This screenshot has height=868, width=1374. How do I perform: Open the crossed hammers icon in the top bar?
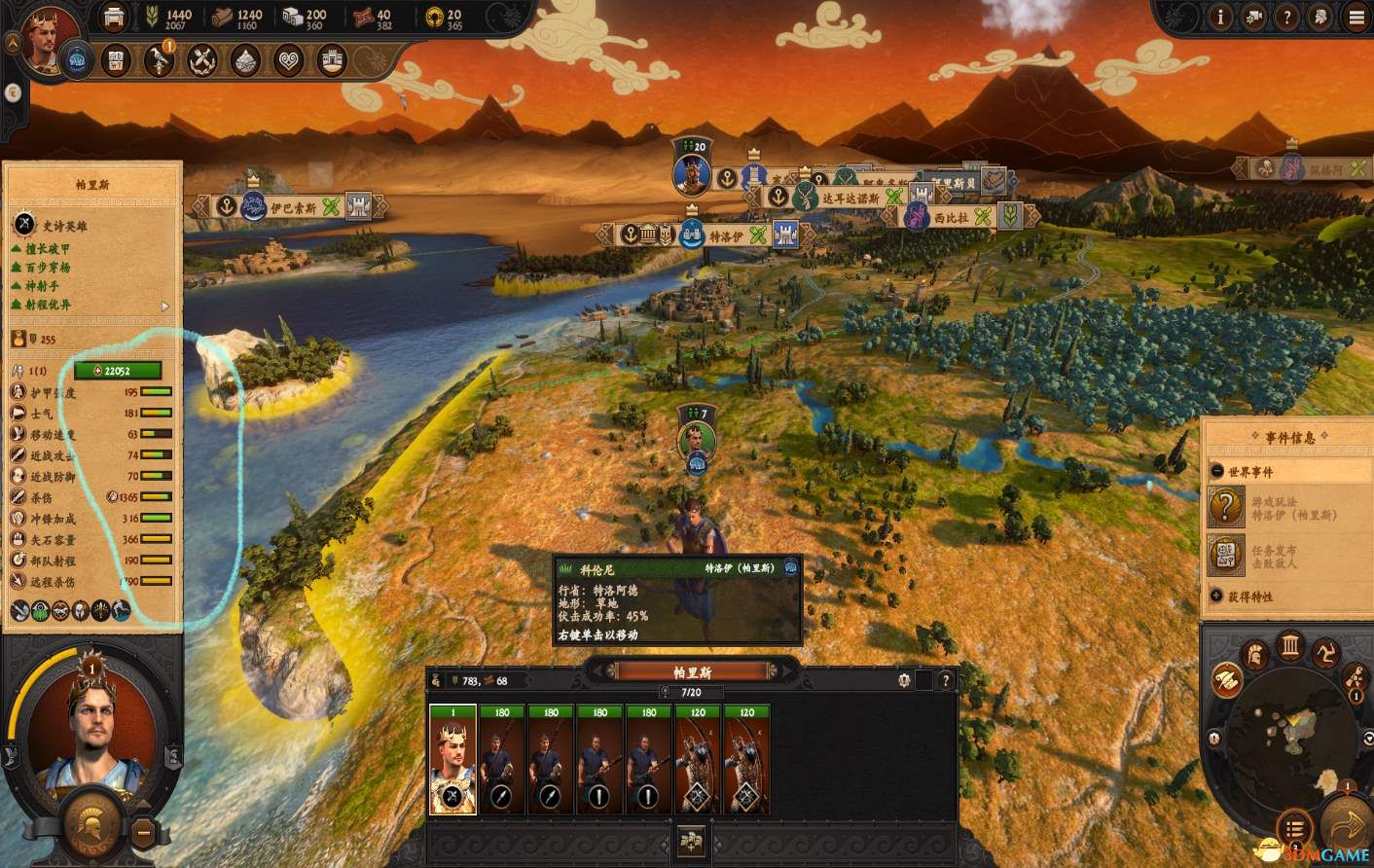tap(202, 60)
